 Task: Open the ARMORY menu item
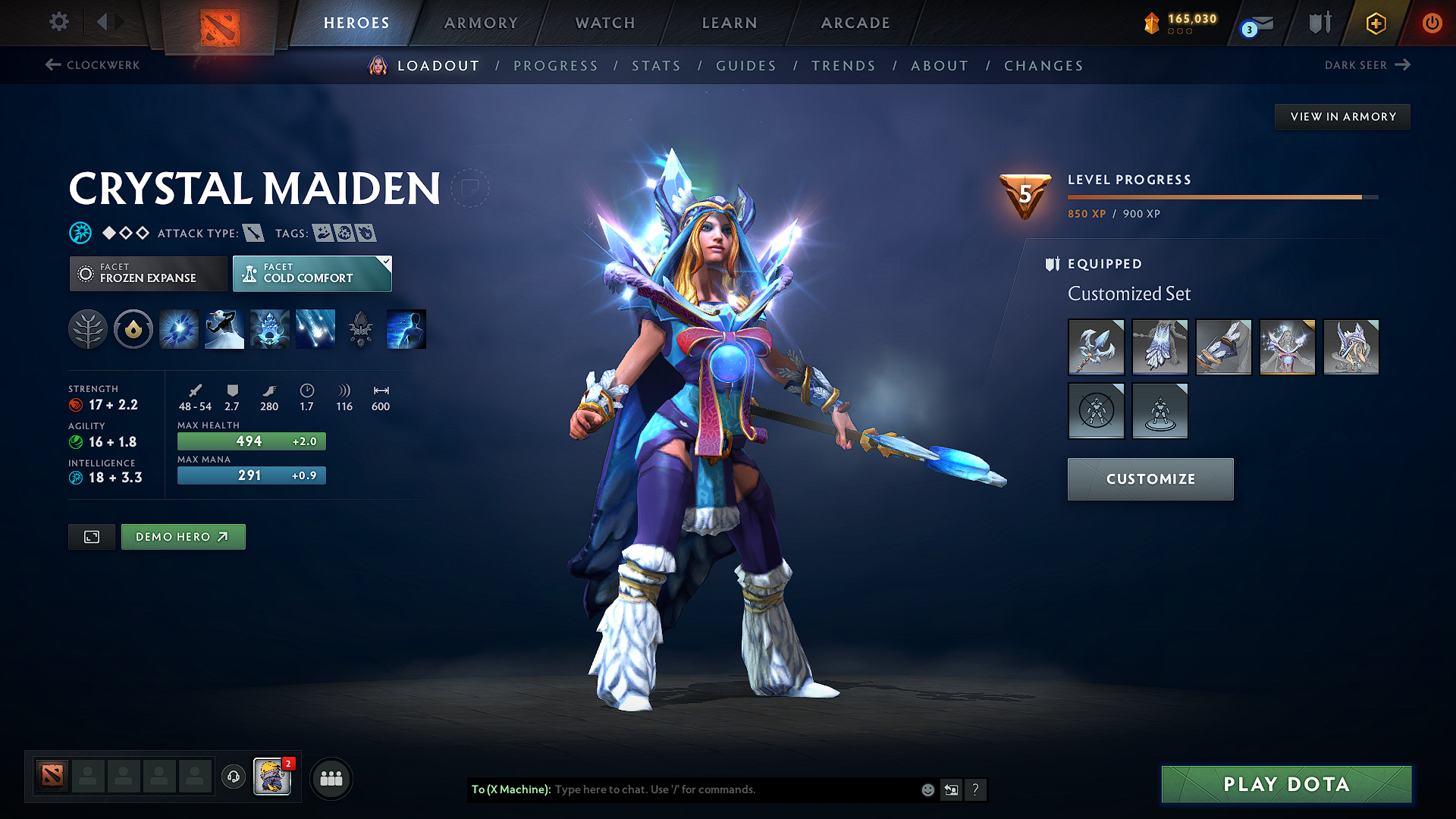(x=481, y=23)
